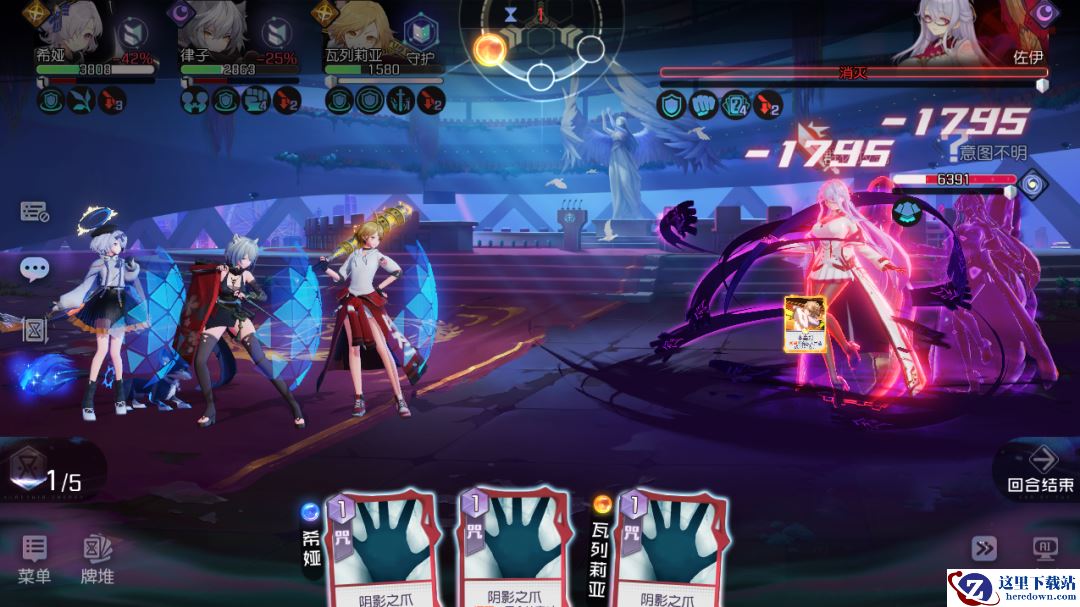
Task: Click the hourglass icon below chat
Action: (35, 328)
